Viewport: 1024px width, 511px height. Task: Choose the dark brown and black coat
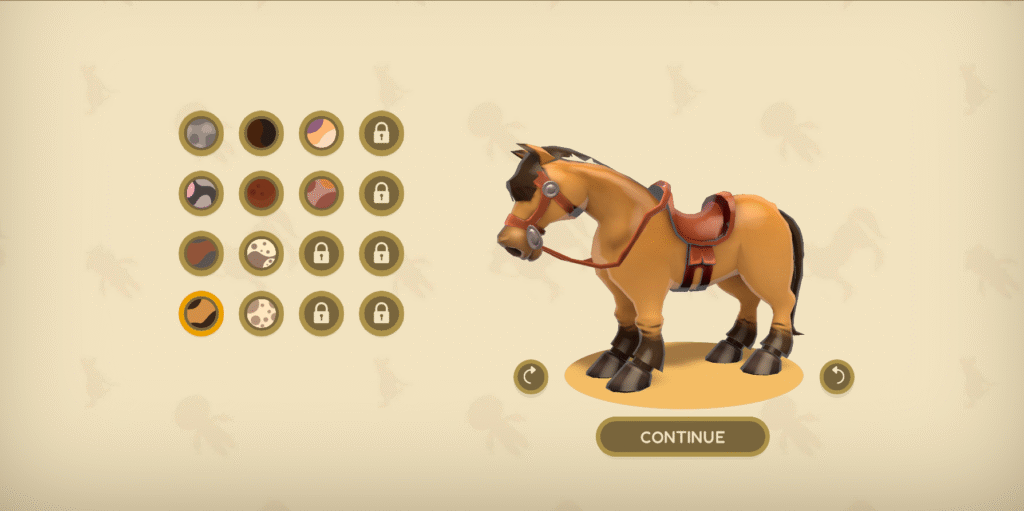pos(261,133)
